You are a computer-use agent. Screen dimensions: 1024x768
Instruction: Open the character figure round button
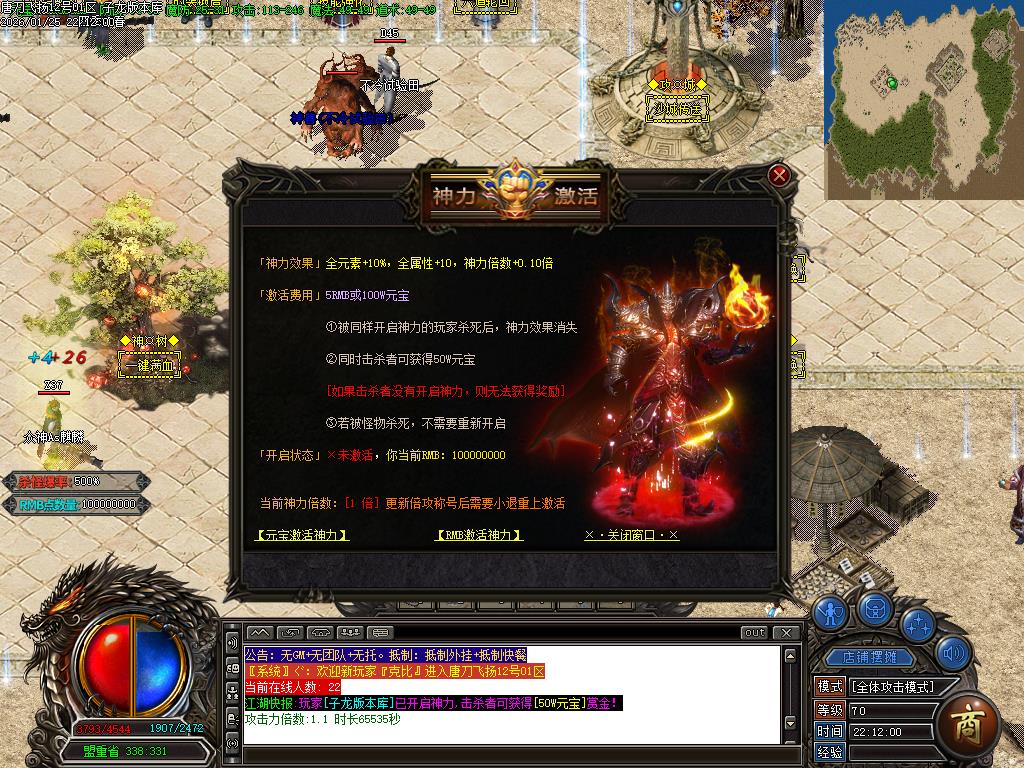(x=830, y=612)
